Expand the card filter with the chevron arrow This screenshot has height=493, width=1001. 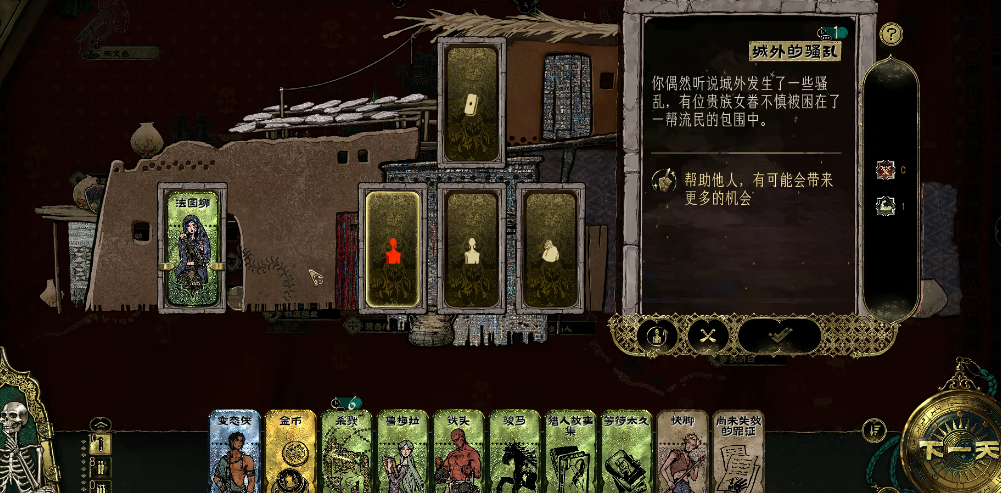coord(99,423)
